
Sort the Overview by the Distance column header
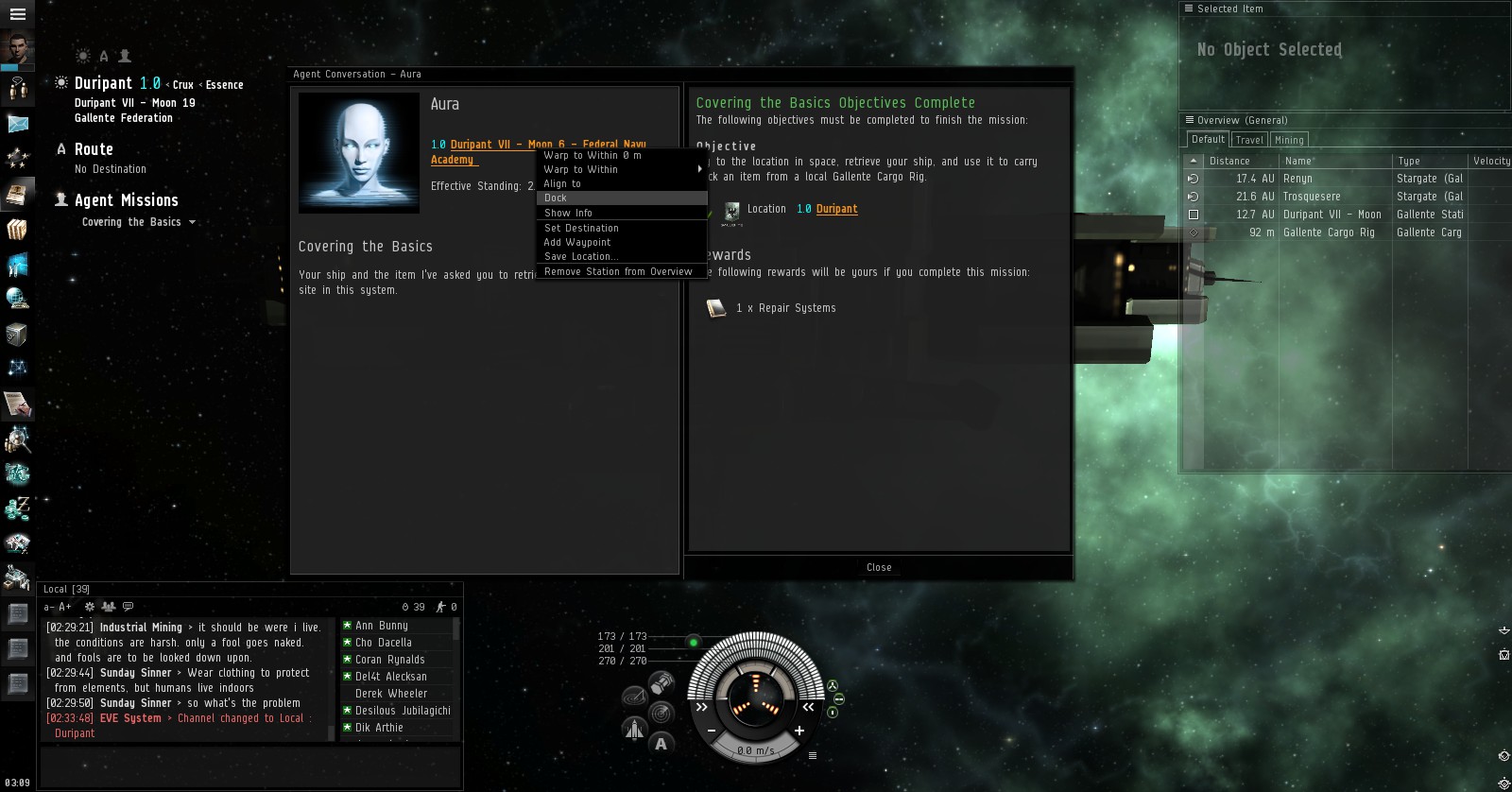pyautogui.click(x=1228, y=161)
